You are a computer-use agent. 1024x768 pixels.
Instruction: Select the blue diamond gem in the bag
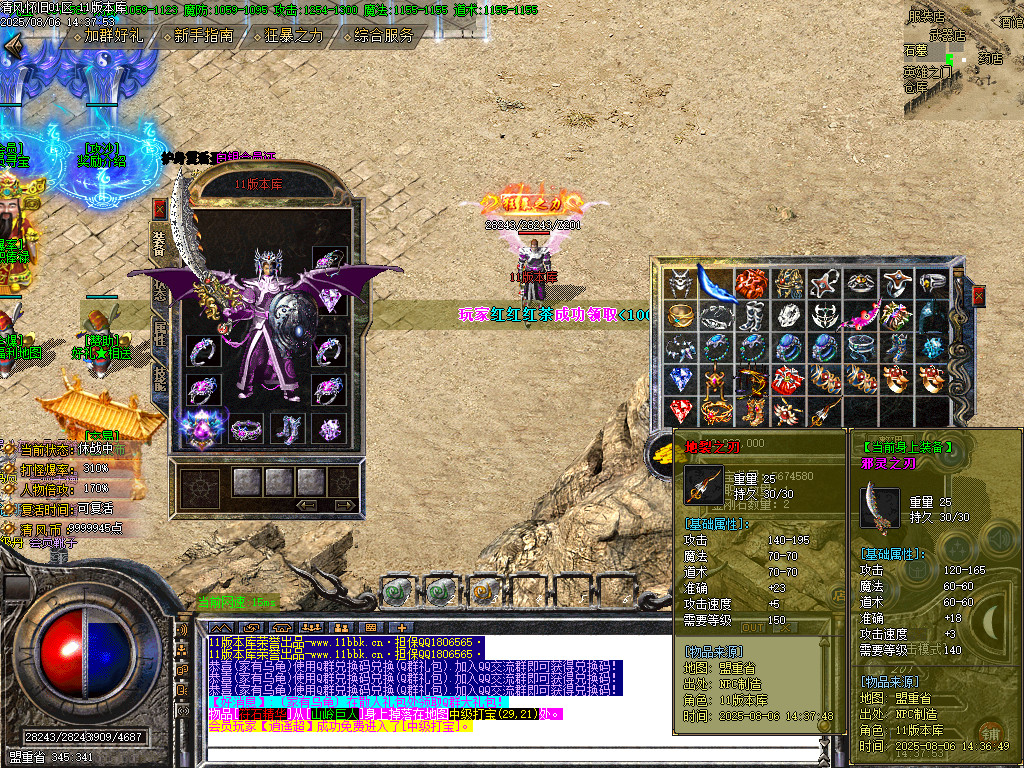681,379
